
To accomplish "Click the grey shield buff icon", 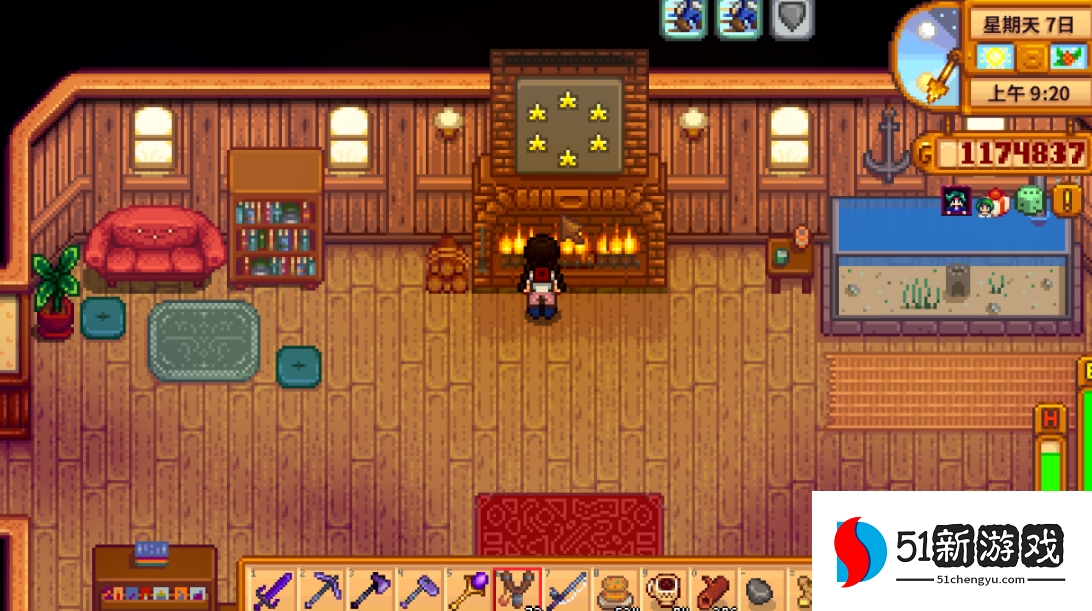I will pyautogui.click(x=792, y=17).
